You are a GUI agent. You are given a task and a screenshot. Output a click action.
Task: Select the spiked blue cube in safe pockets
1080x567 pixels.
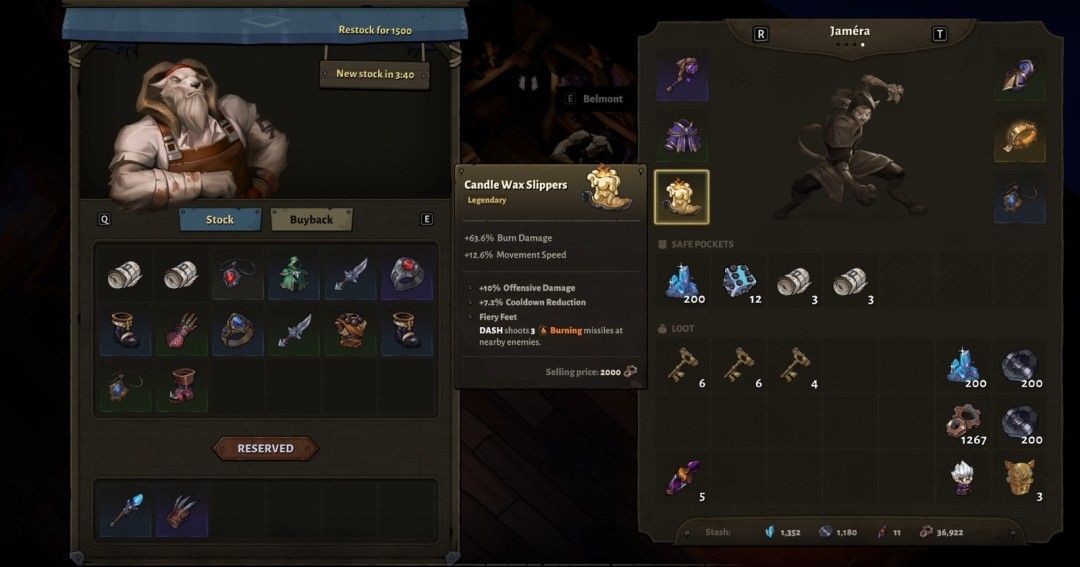pos(738,282)
